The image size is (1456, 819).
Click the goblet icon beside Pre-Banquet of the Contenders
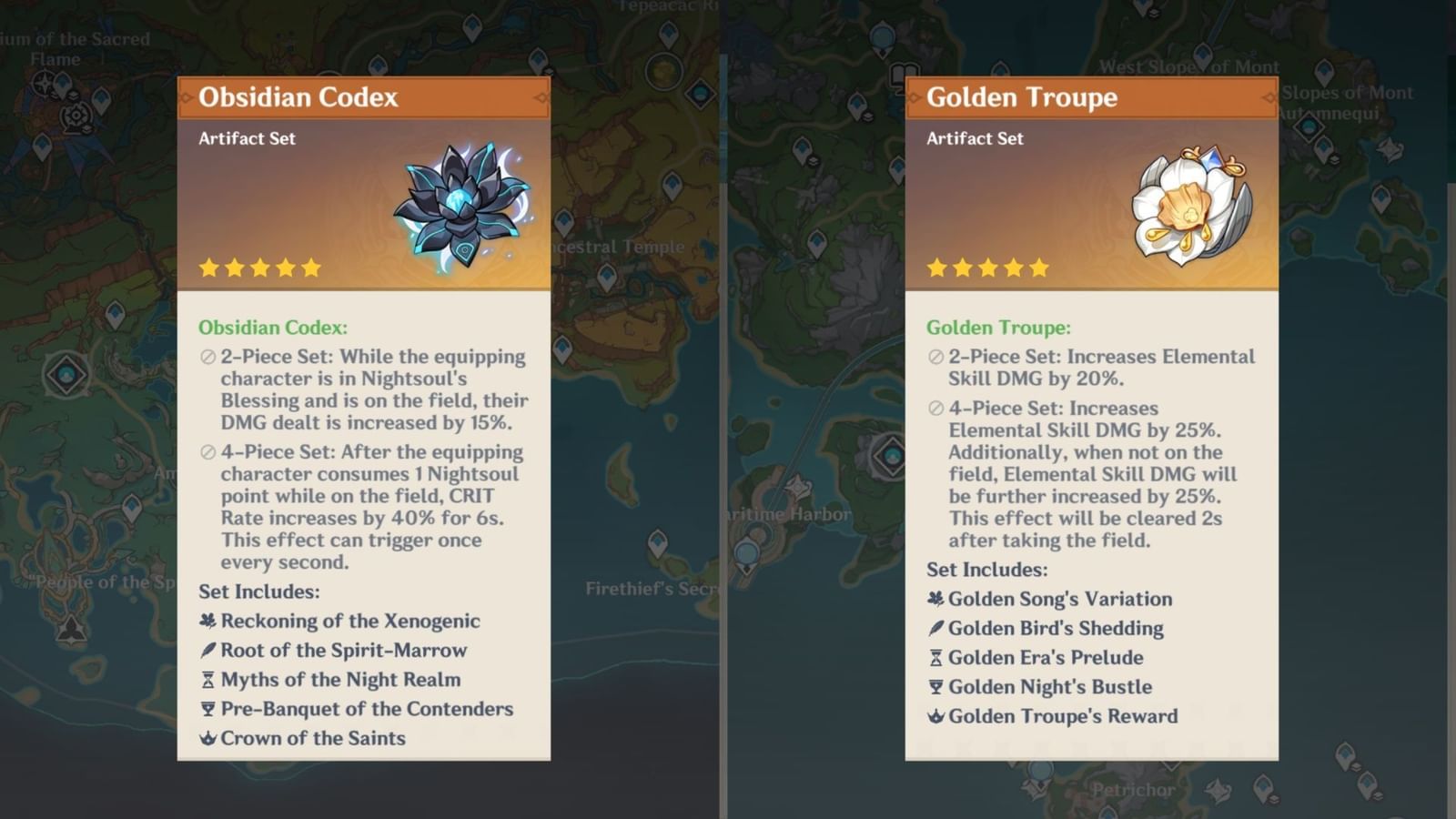click(x=206, y=709)
